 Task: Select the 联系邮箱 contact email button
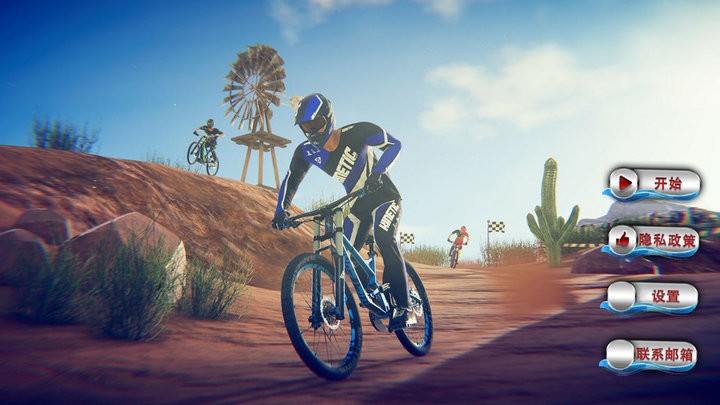click(653, 355)
